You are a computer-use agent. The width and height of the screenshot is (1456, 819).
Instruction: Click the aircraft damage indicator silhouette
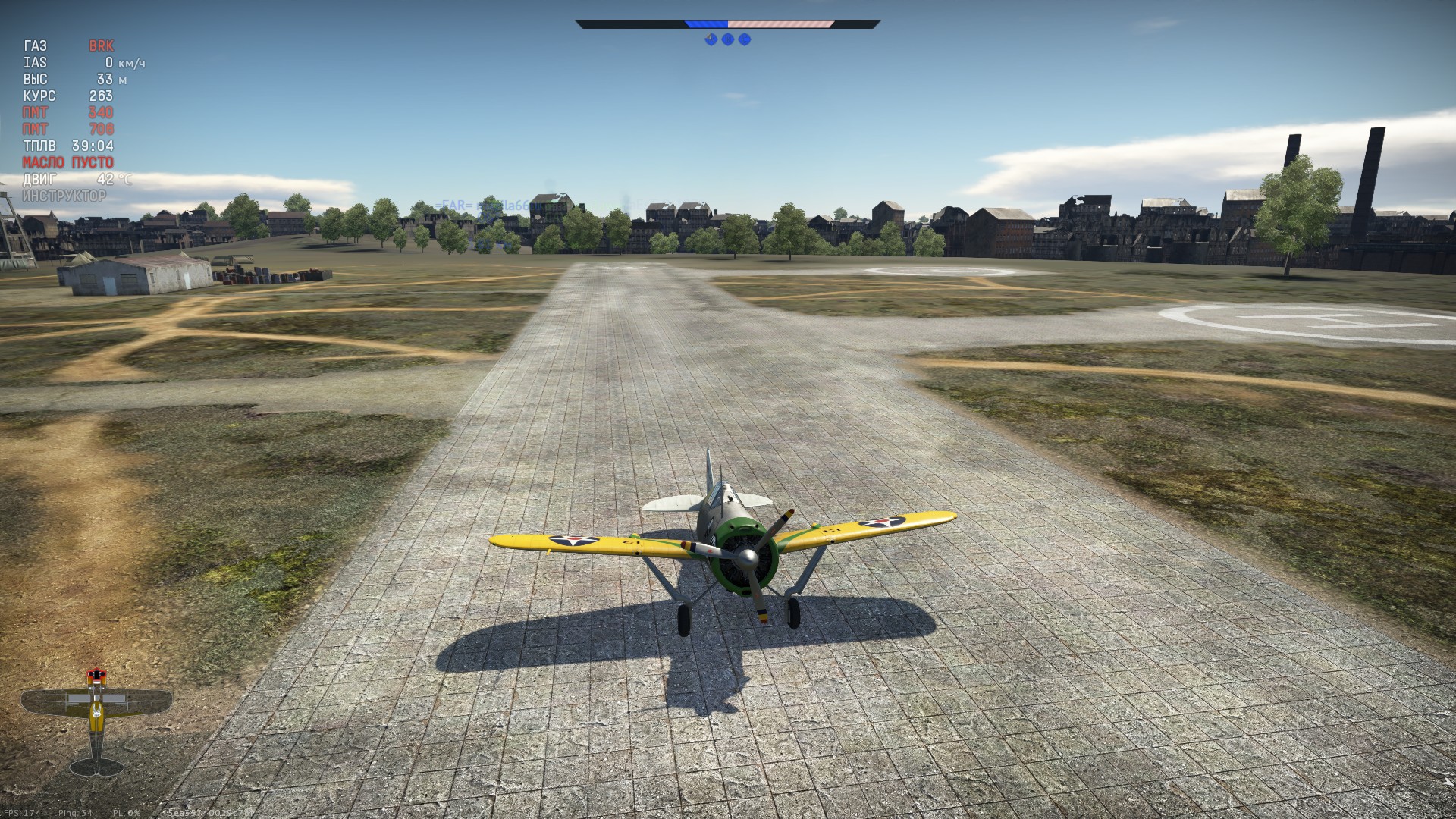[x=96, y=720]
